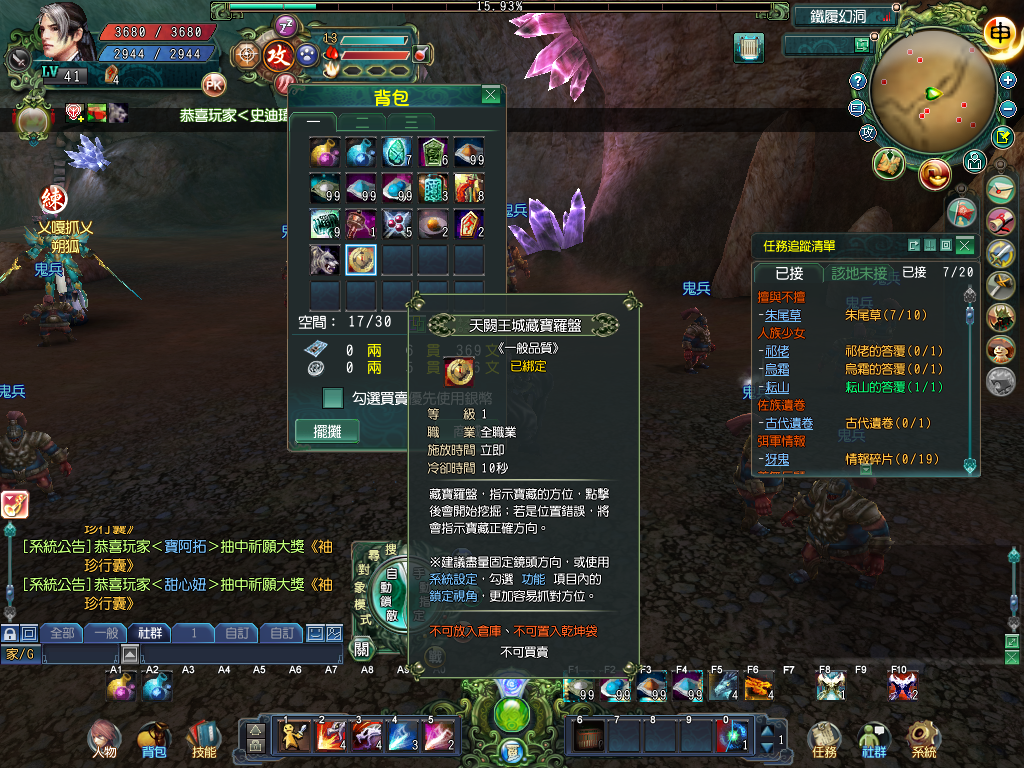Close the 背包 backpack window
This screenshot has height=768, width=1024.
coord(490,95)
